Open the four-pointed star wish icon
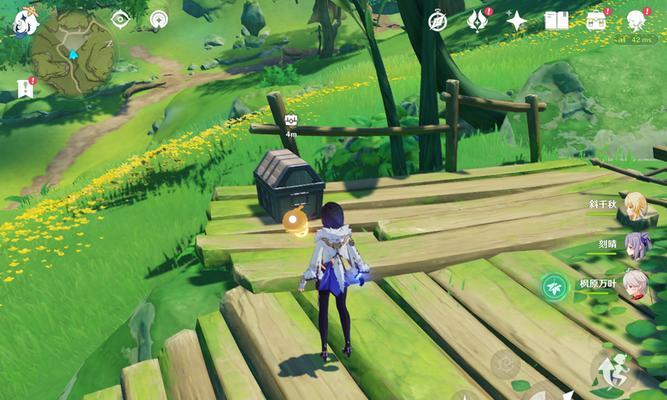The height and width of the screenshot is (400, 667). tap(517, 21)
